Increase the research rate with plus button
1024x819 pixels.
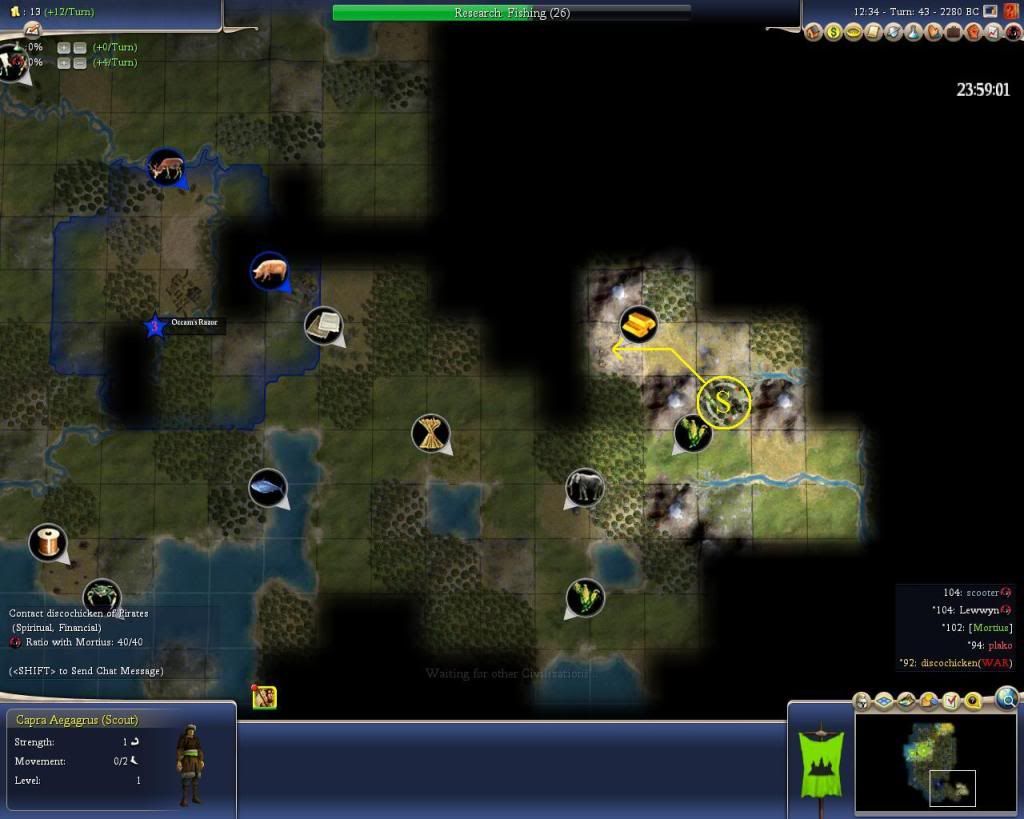tap(63, 47)
